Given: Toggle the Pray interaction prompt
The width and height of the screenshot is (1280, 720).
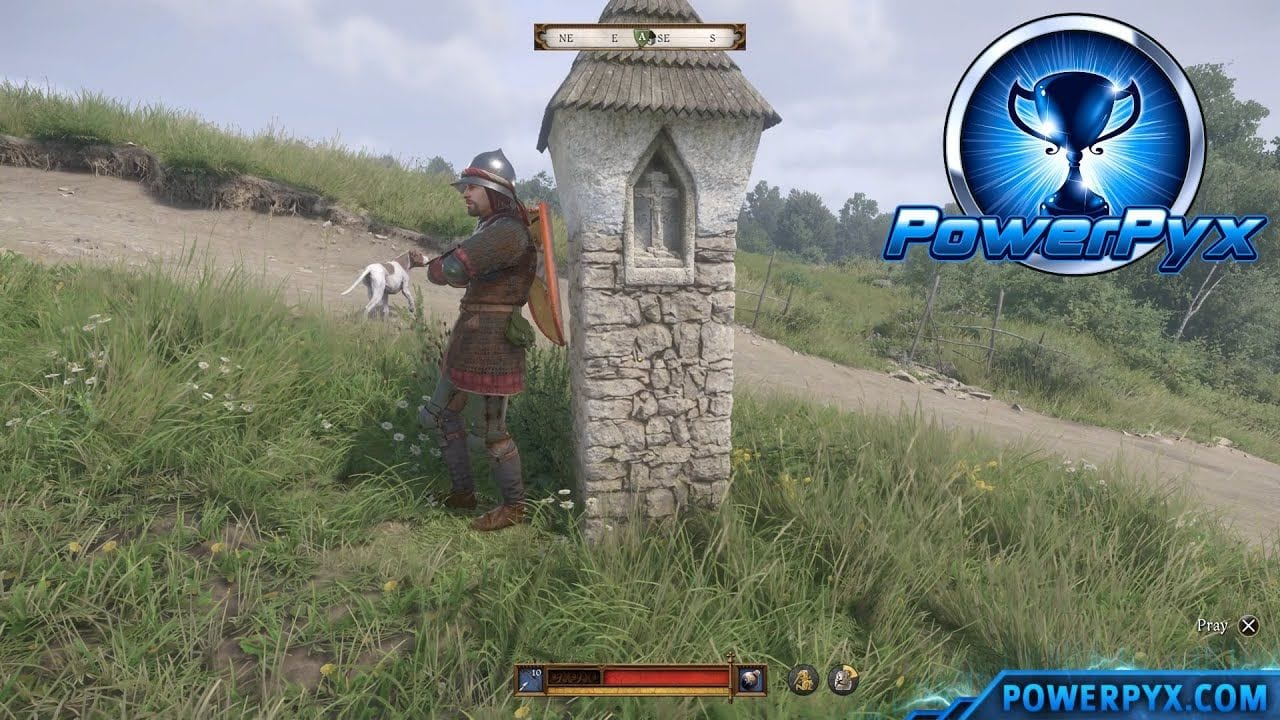Looking at the screenshot, I should 1213,624.
